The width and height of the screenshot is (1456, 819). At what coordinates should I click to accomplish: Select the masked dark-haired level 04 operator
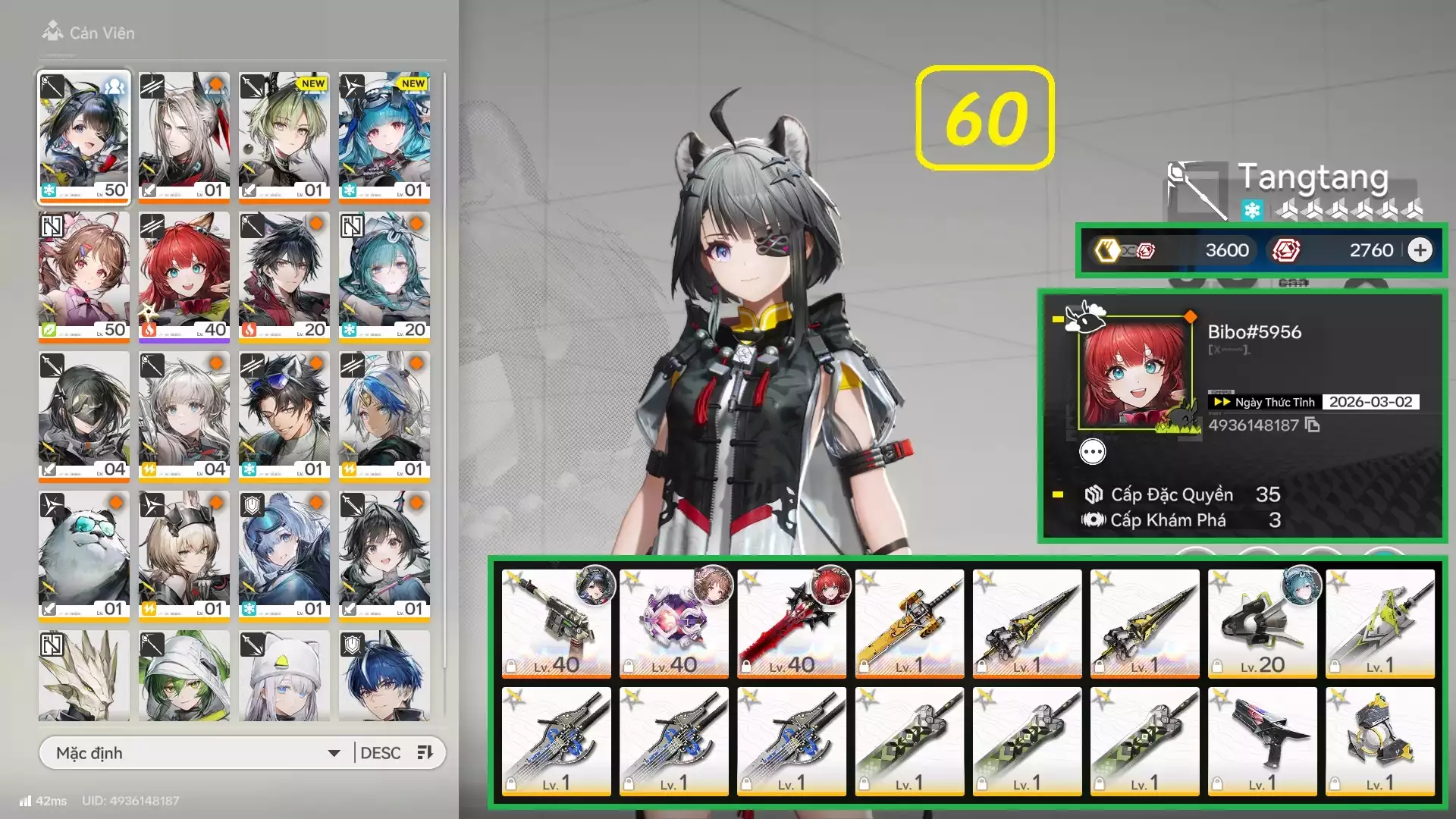click(84, 416)
